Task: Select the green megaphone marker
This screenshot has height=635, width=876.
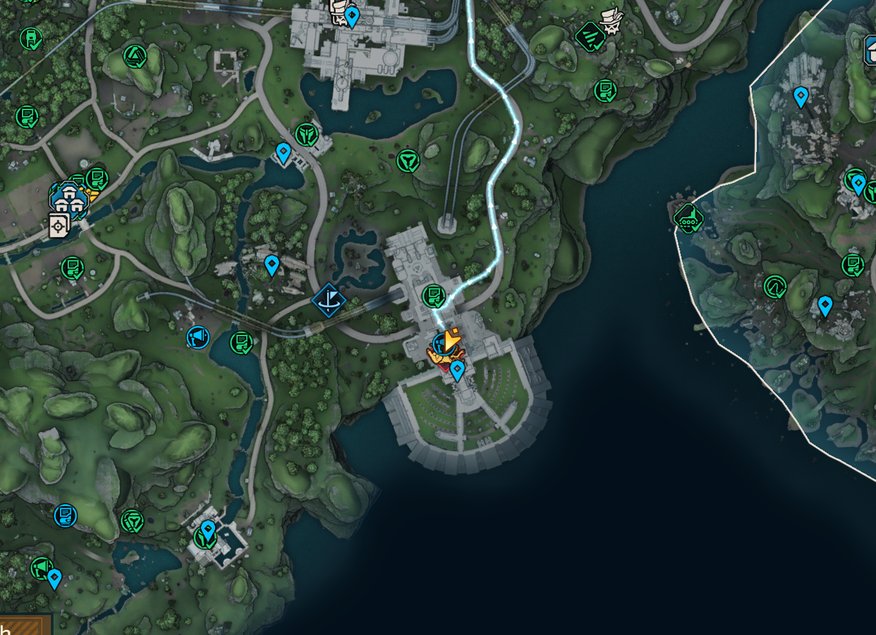Action: [x=41, y=567]
